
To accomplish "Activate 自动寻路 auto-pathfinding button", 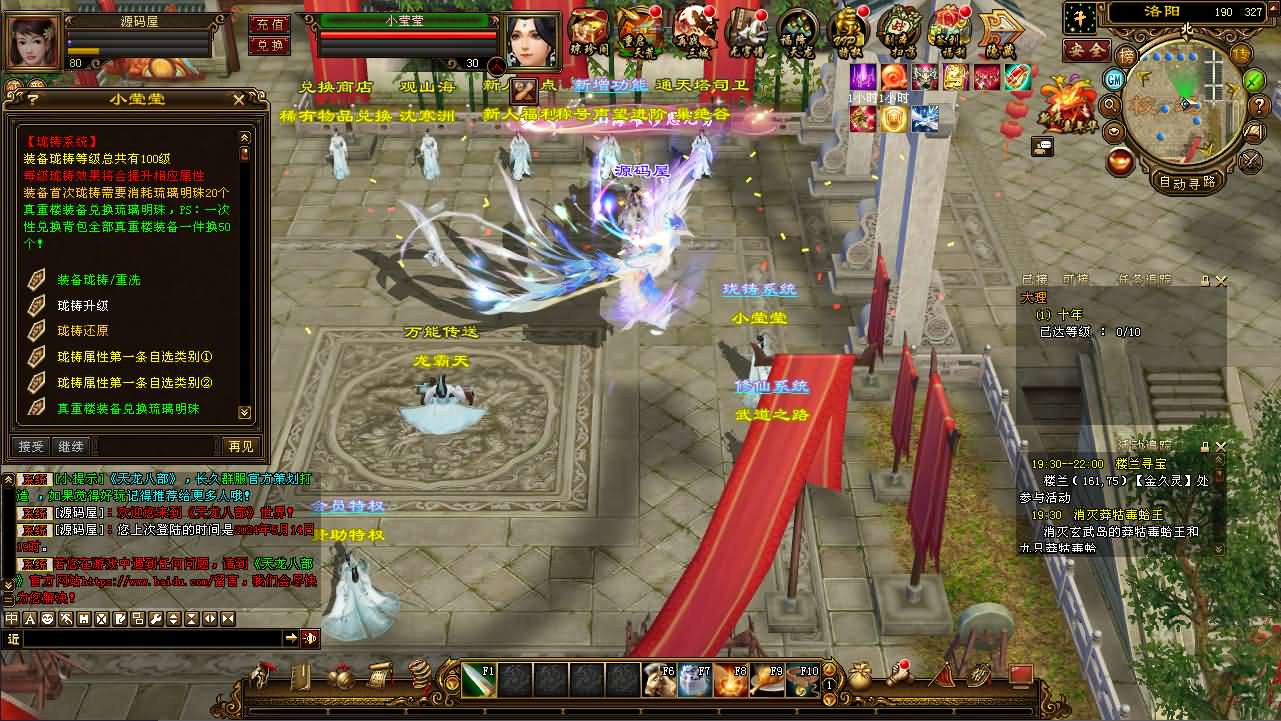I will (1188, 182).
